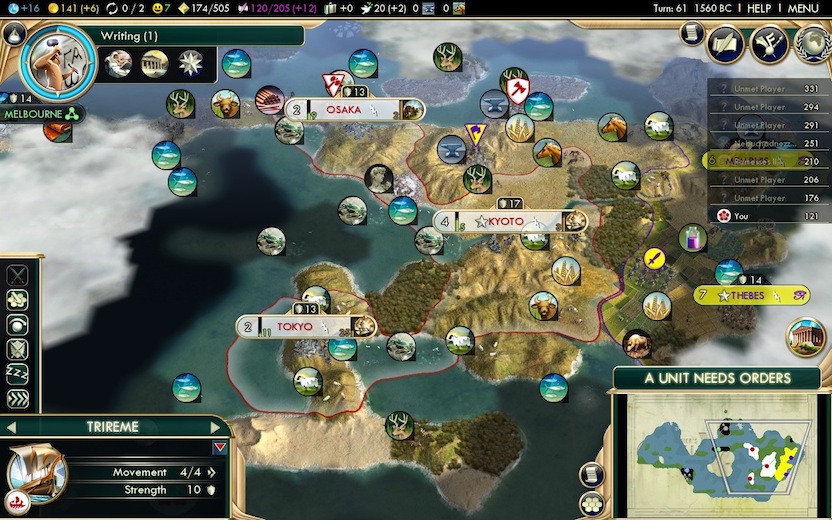Open the HELP Civilopedia link
832x520 pixels.
coord(758,8)
